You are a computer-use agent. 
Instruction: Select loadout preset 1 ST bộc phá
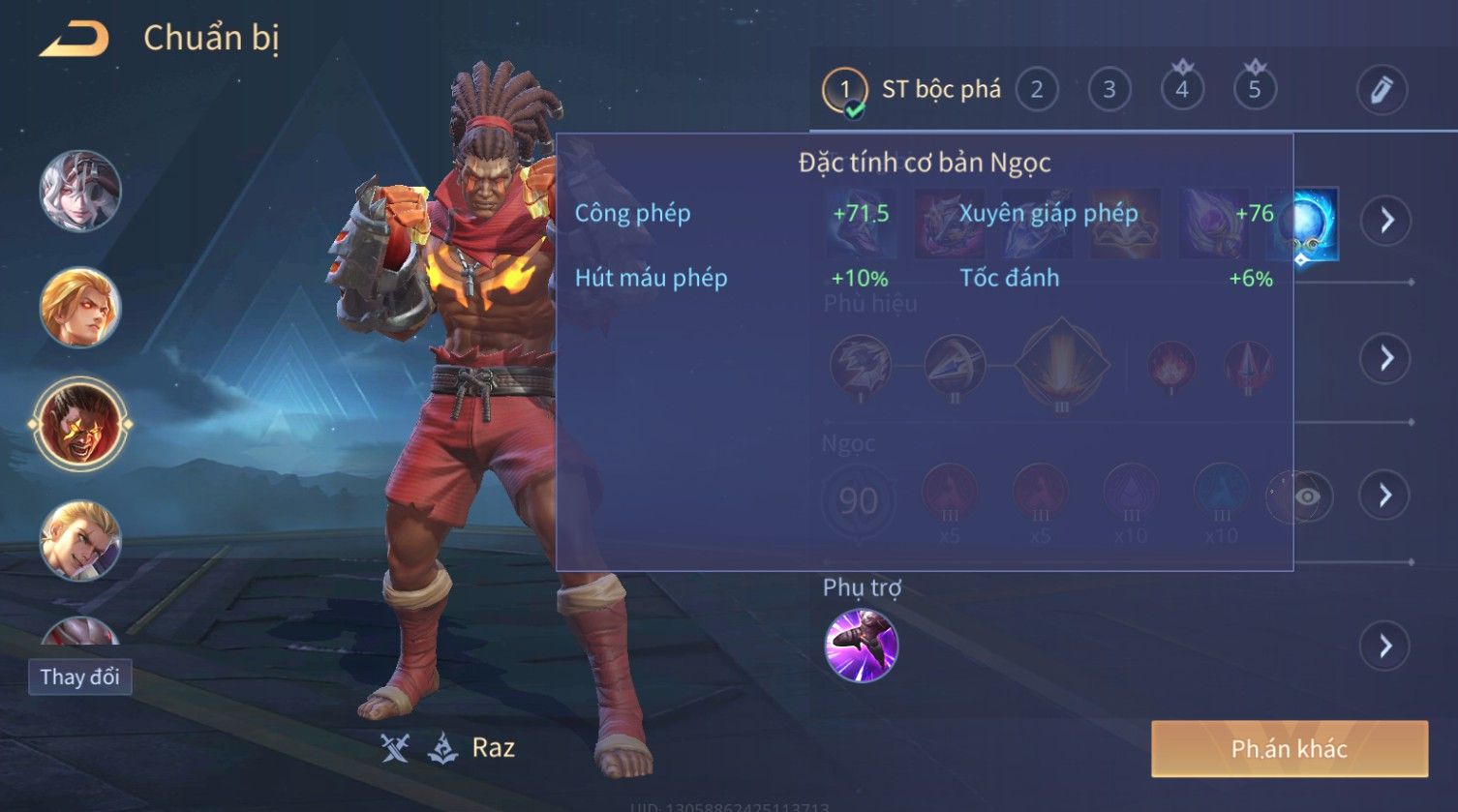click(x=910, y=90)
